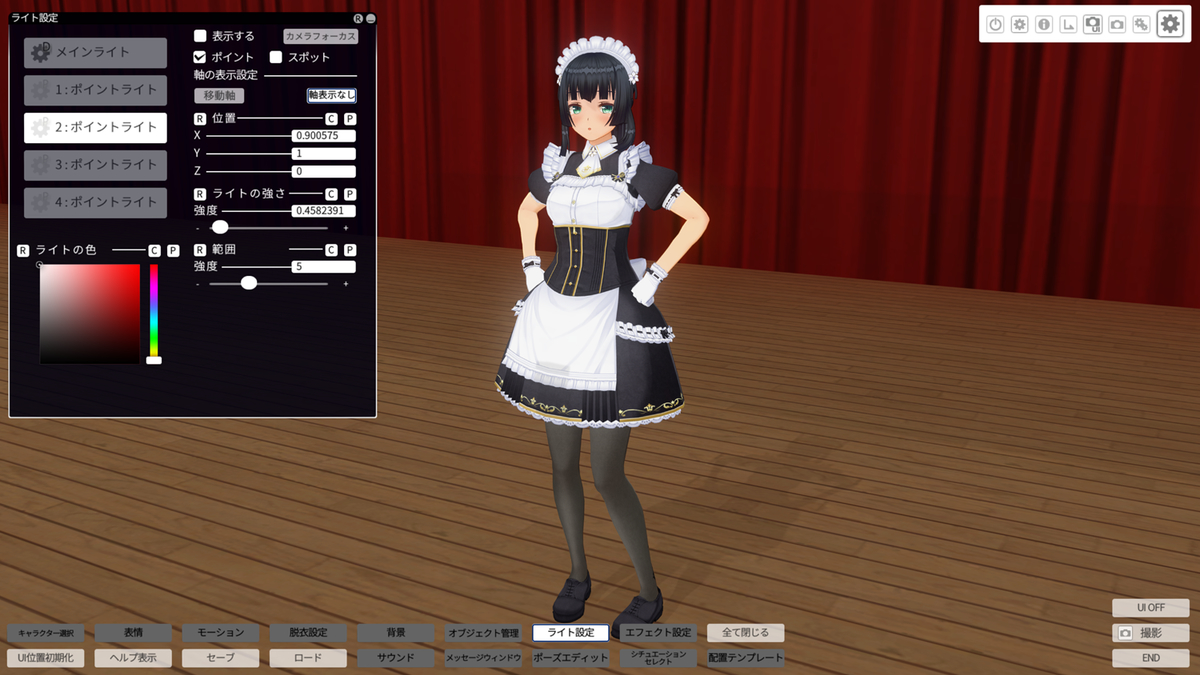Click the カメラフォーカス button
This screenshot has width=1200, height=675.
[320, 36]
